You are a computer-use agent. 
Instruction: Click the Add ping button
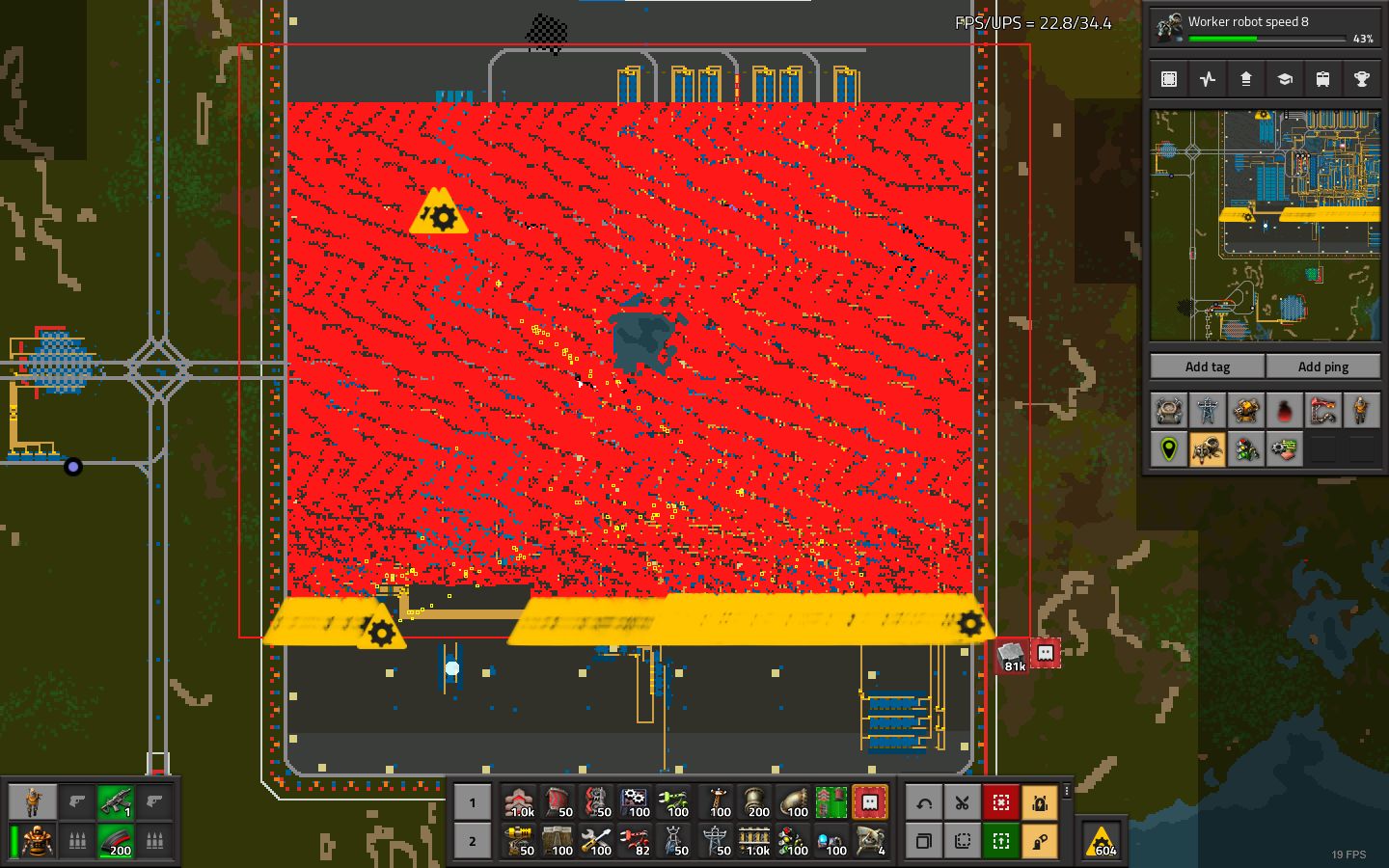1323,366
